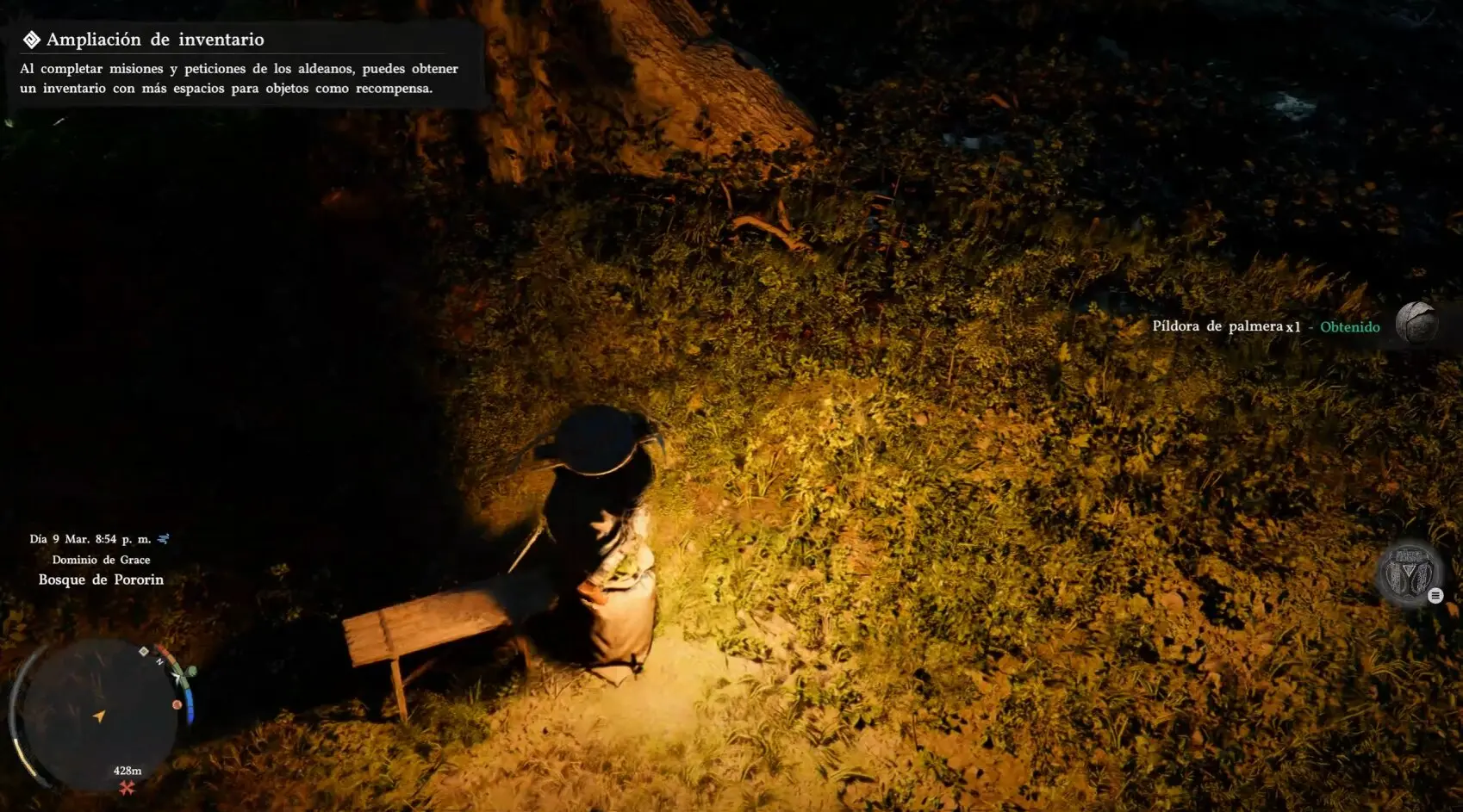1463x812 pixels.
Task: Open the round stone emblem menu
Action: tap(1409, 573)
